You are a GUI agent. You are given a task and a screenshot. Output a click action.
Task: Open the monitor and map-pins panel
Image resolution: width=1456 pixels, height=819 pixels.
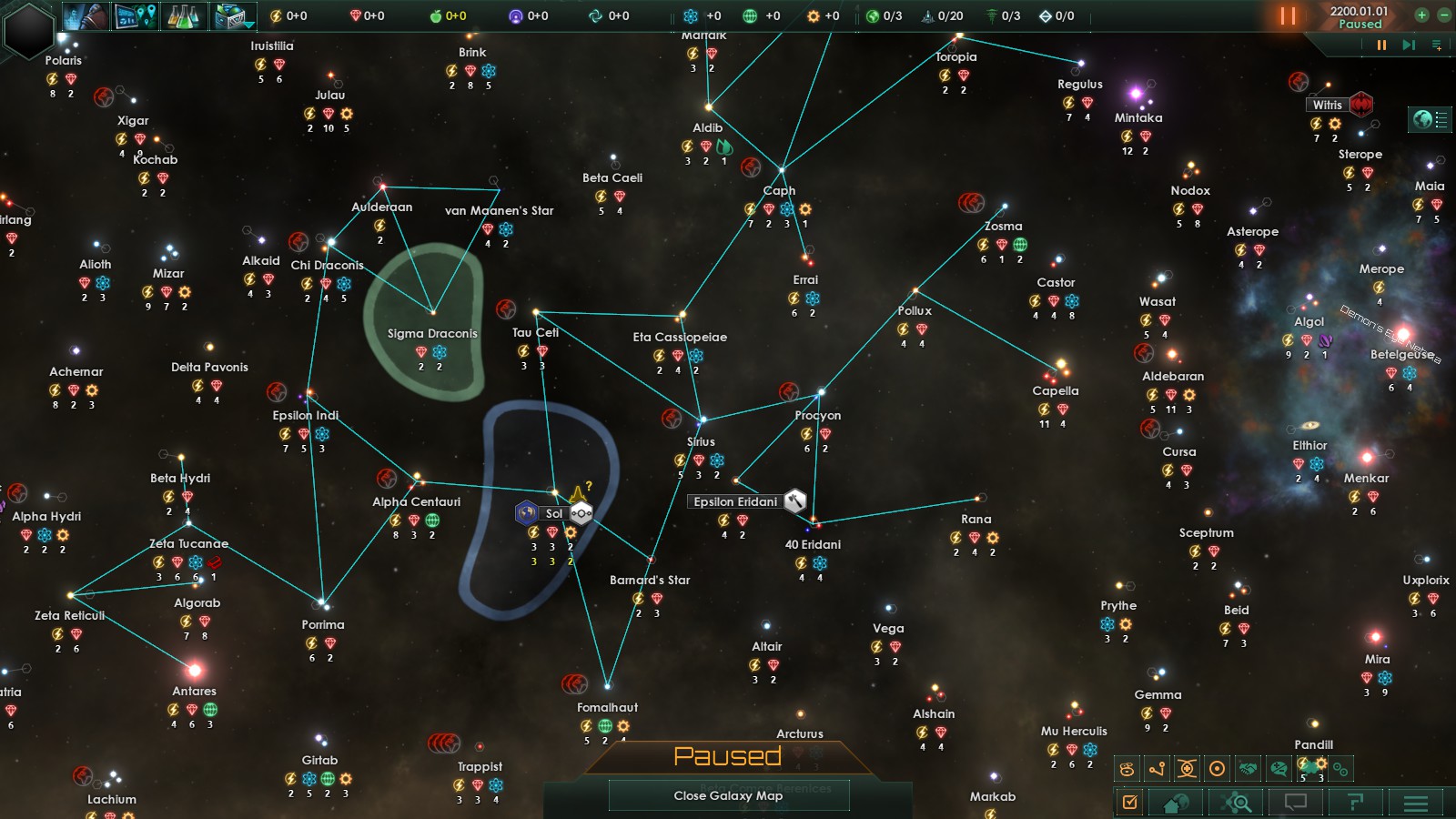click(136, 15)
